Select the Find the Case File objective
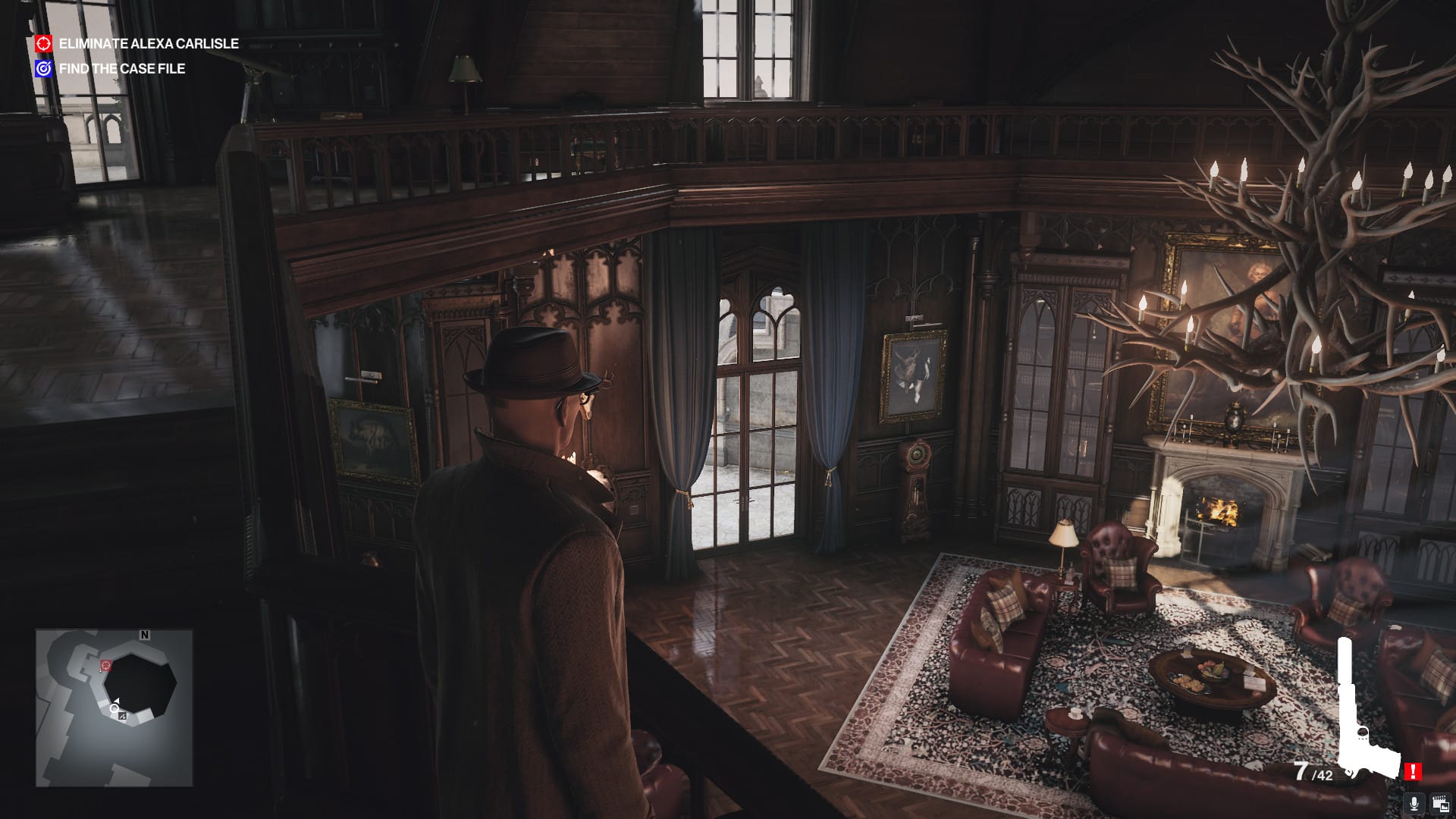1456x819 pixels. tap(121, 69)
